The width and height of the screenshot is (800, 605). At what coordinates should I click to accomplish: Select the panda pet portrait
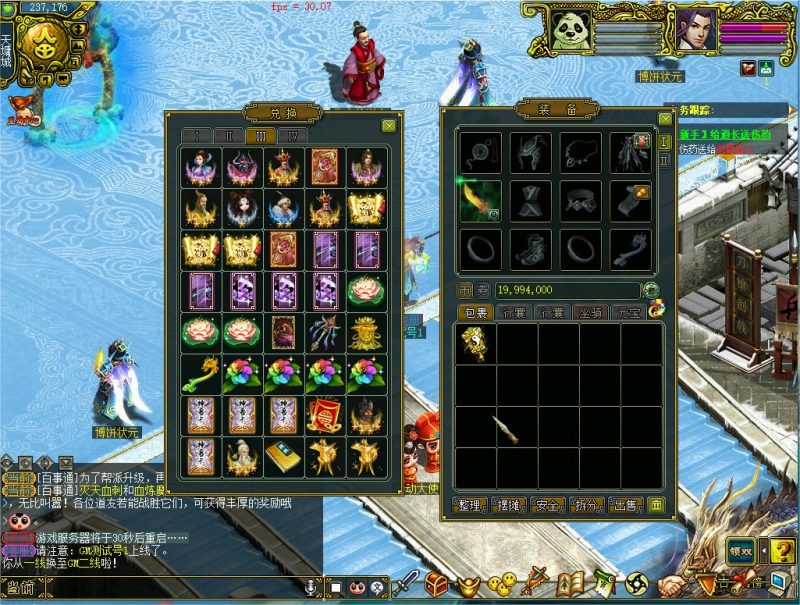(569, 30)
